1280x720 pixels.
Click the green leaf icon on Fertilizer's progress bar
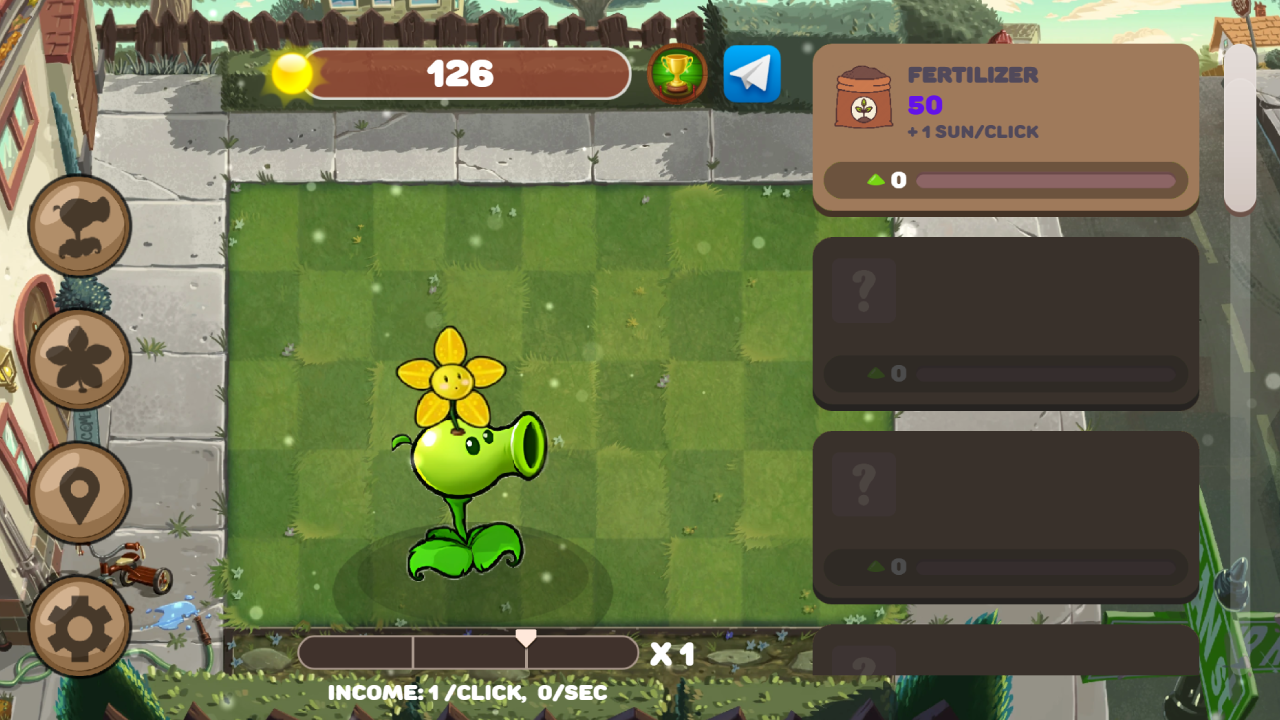[878, 180]
